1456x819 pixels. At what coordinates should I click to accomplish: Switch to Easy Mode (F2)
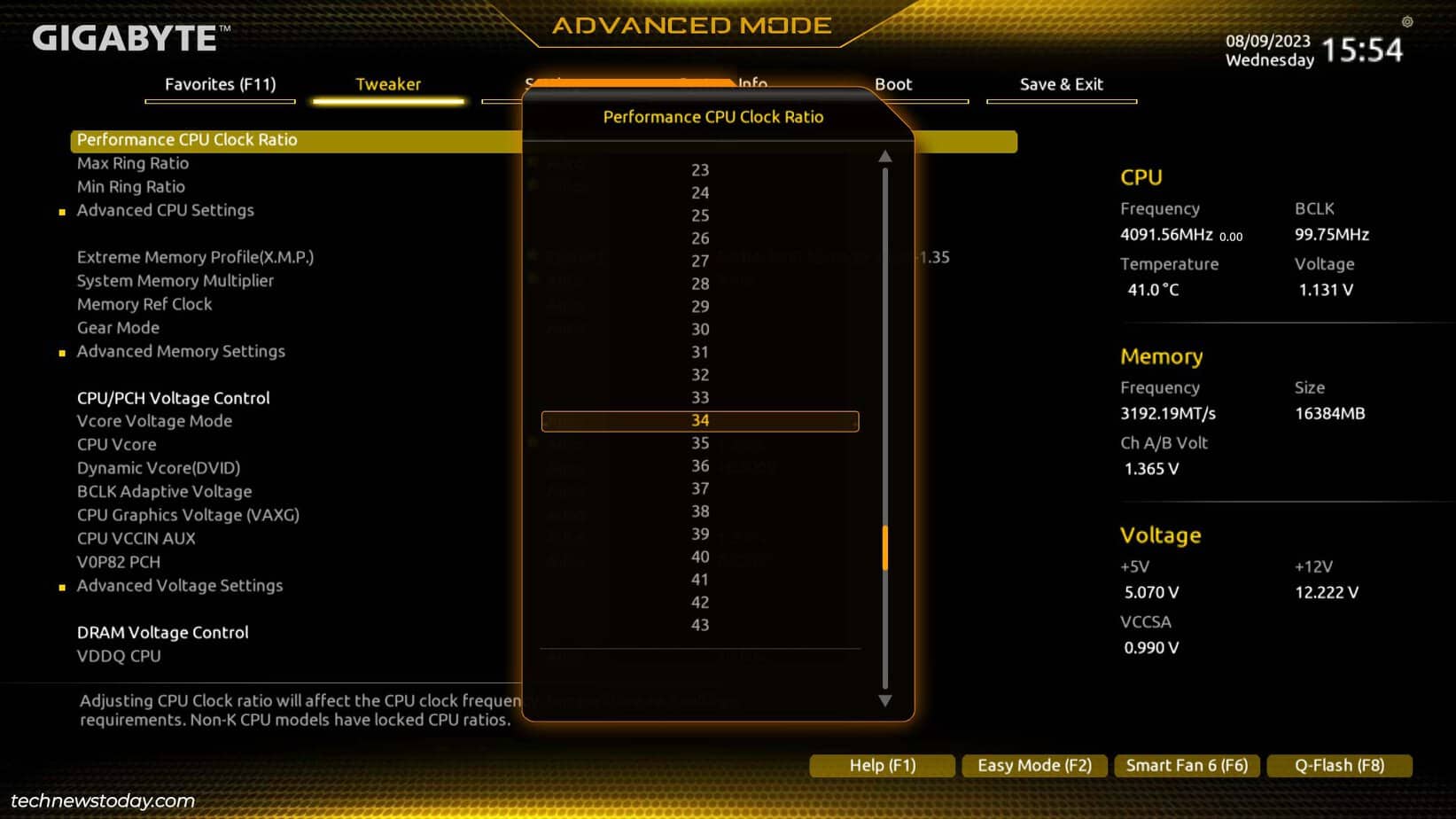click(1034, 765)
